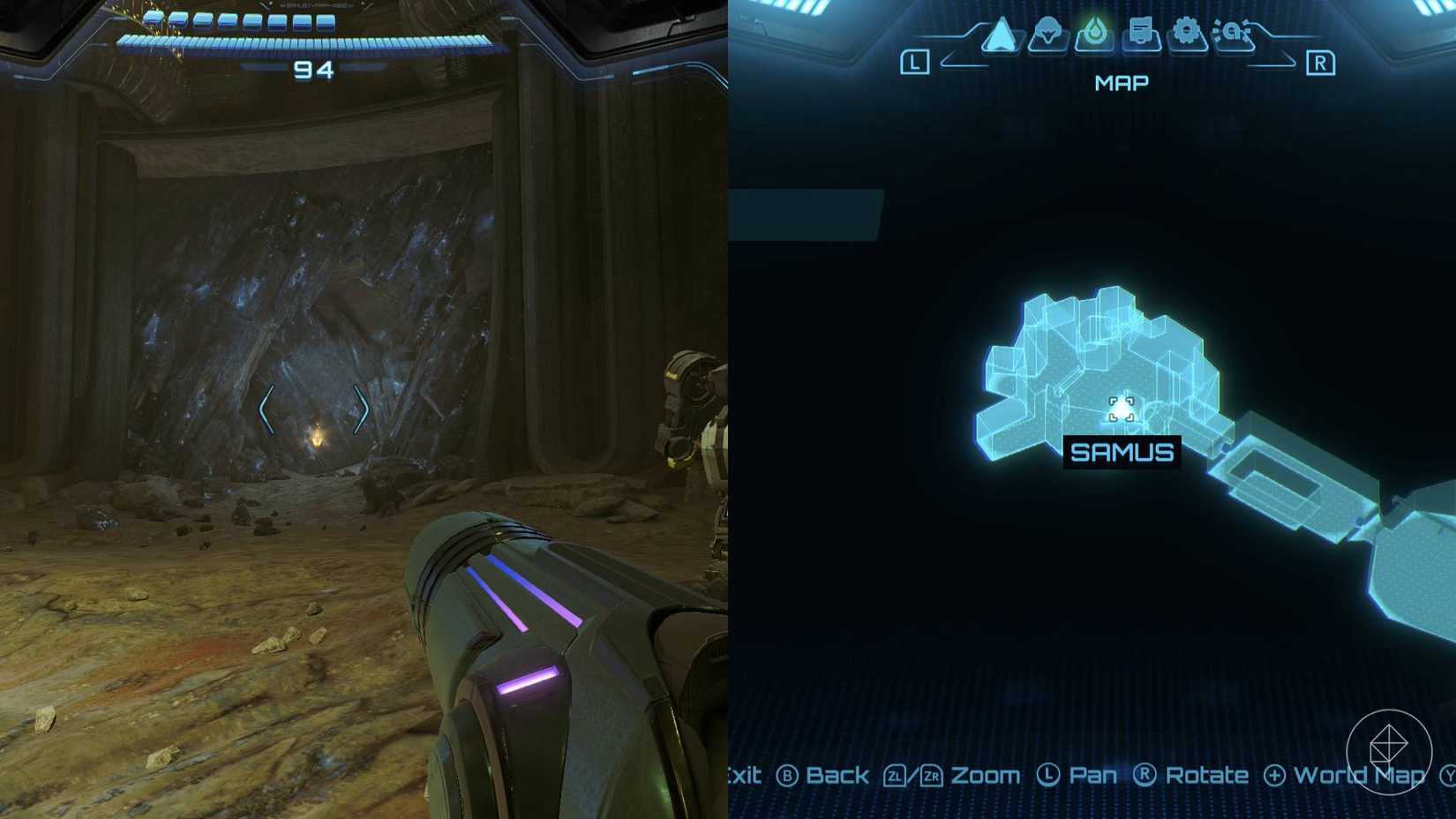Select the SAMUS label on the map
The height and width of the screenshot is (819, 1456).
pyautogui.click(x=1122, y=454)
